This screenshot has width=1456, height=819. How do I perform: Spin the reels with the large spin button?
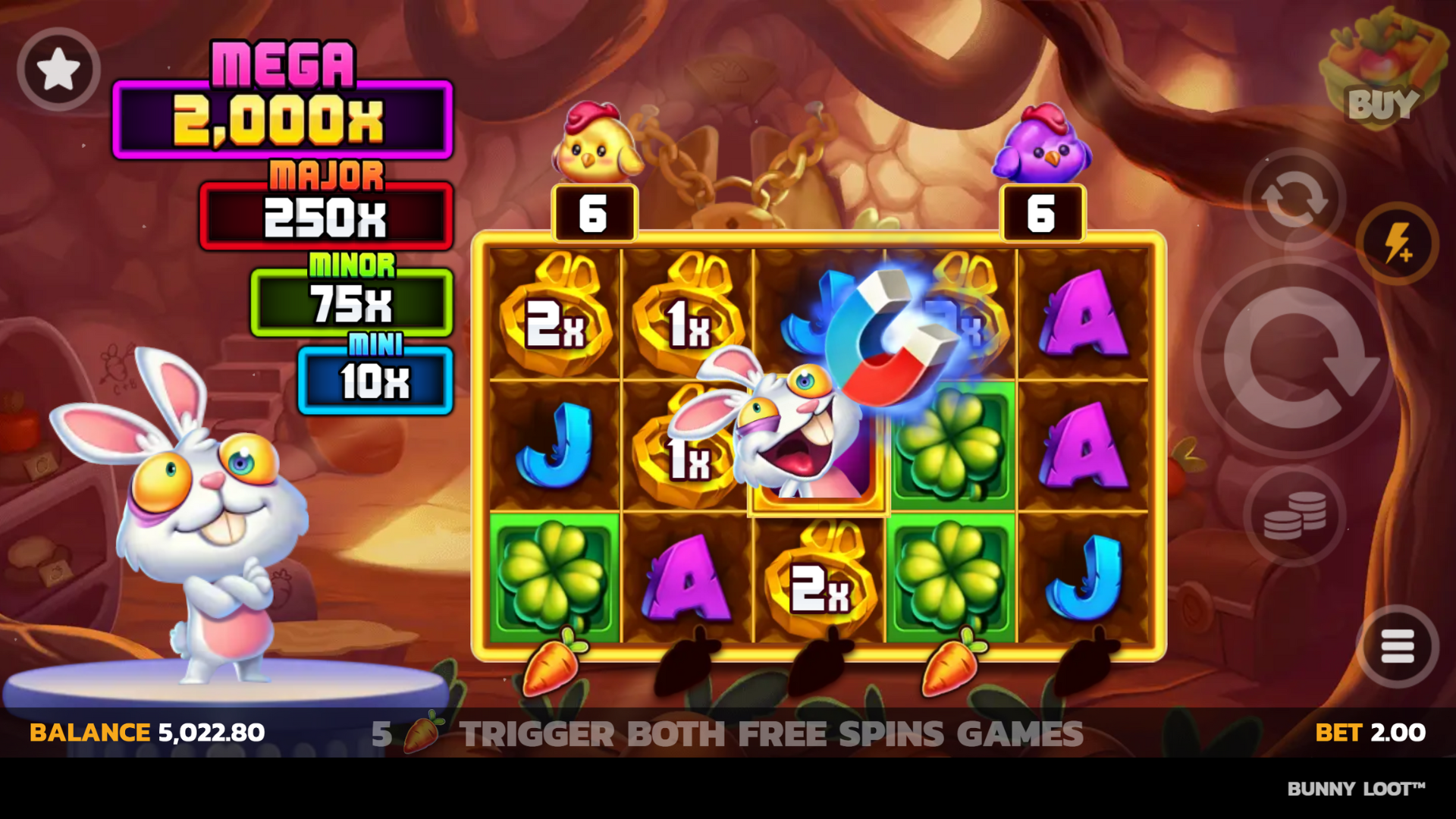coord(1294,358)
